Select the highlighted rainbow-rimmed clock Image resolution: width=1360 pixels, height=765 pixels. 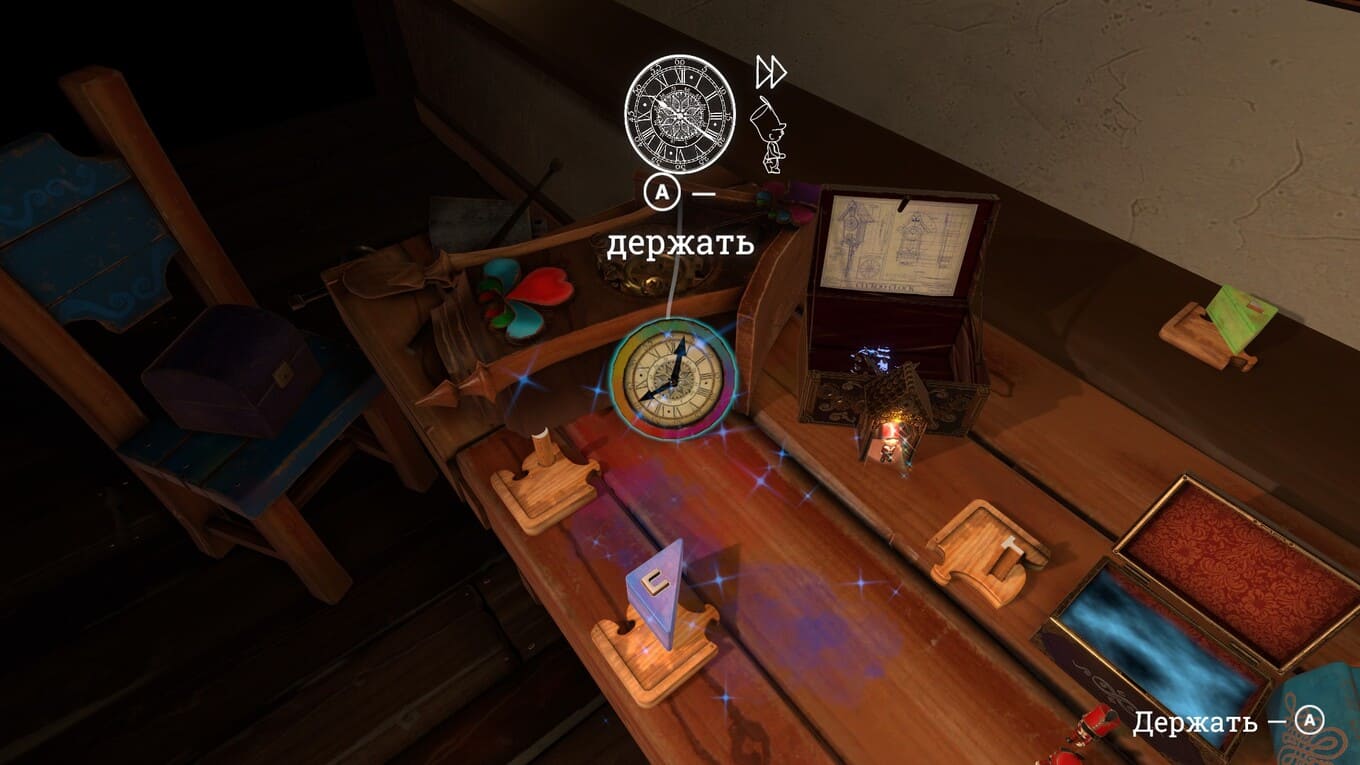(x=674, y=378)
